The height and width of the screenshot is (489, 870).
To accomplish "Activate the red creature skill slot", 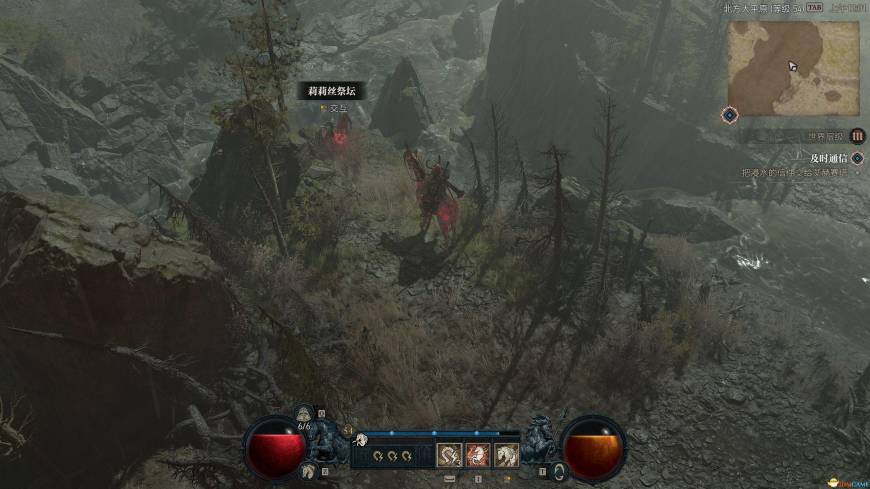I will [x=479, y=455].
